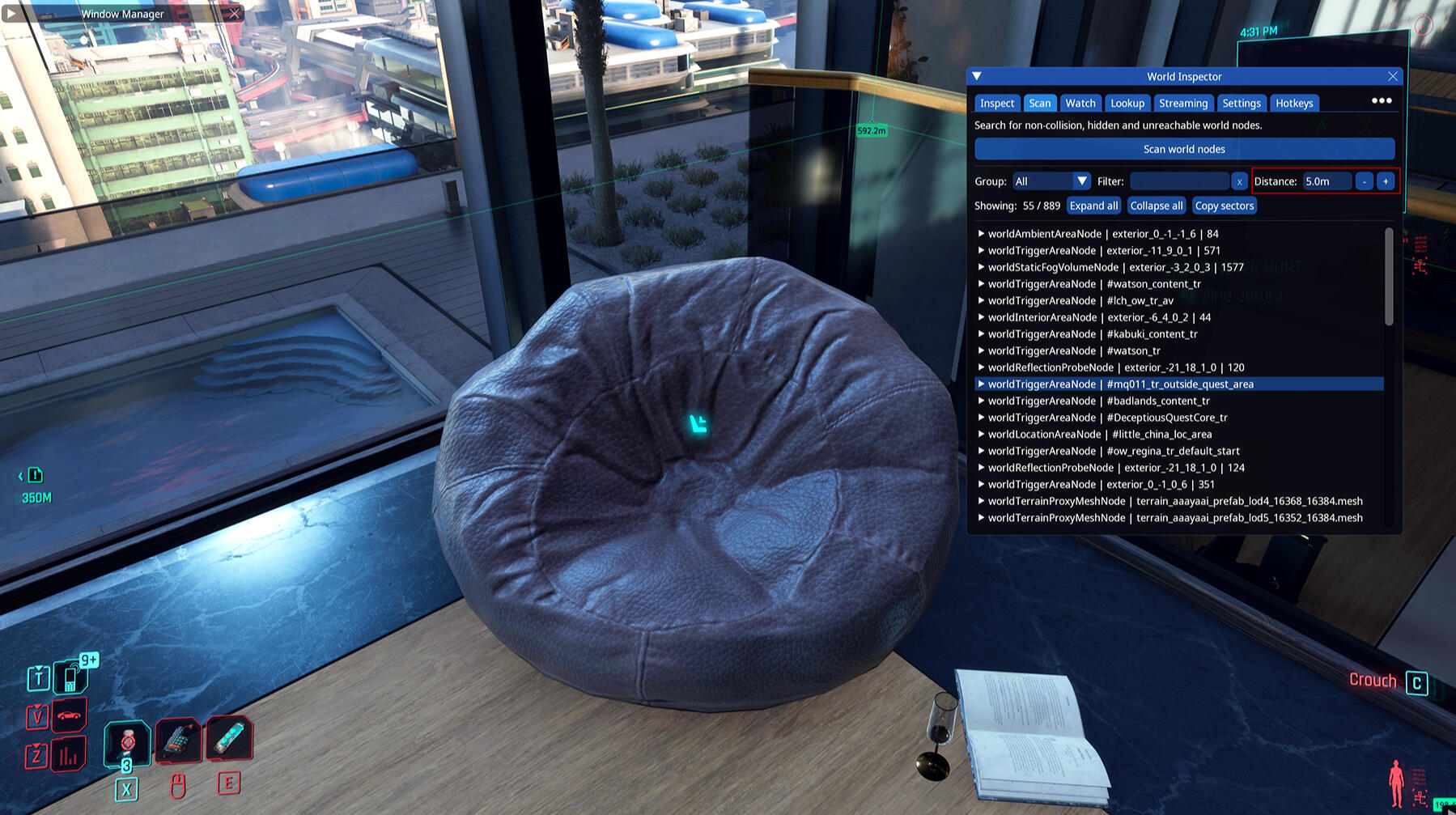Open the Watch tab
This screenshot has height=815, width=1456.
pos(1080,103)
